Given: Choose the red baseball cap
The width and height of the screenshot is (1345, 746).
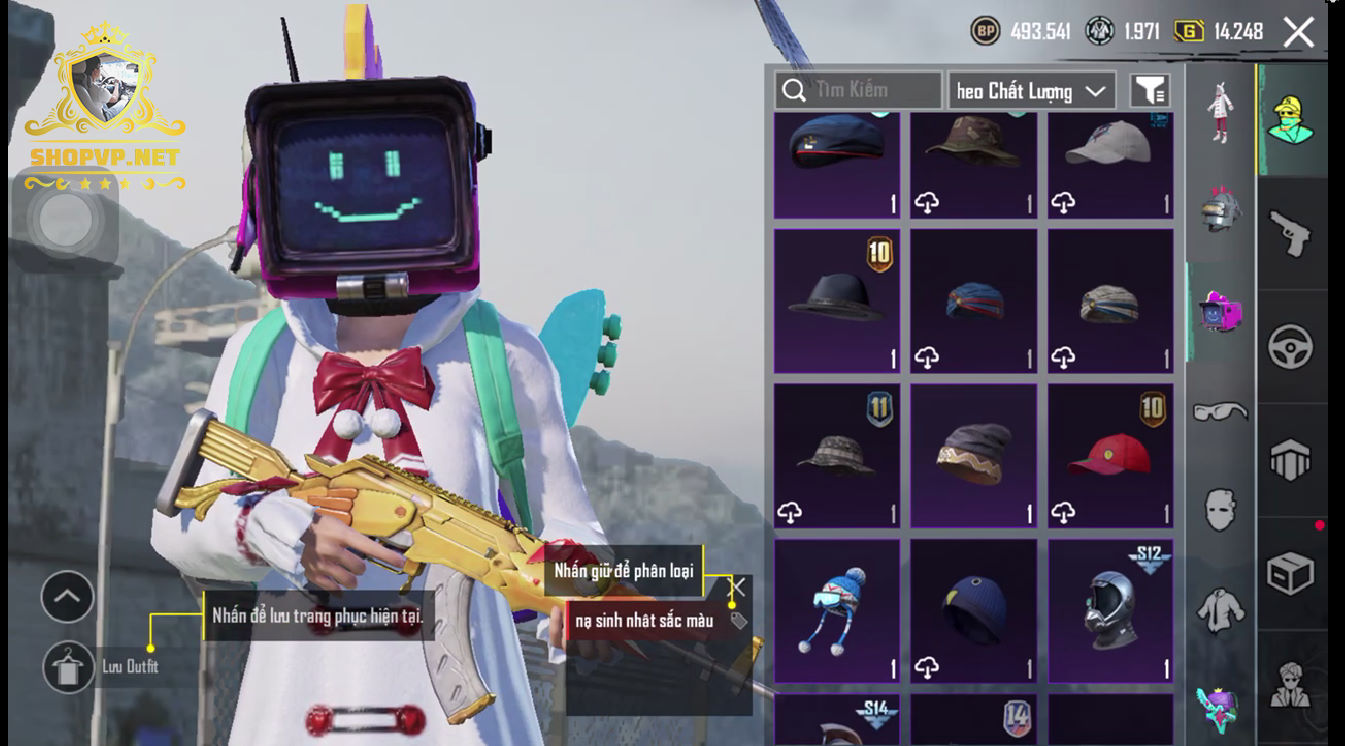Looking at the screenshot, I should pos(1109,455).
